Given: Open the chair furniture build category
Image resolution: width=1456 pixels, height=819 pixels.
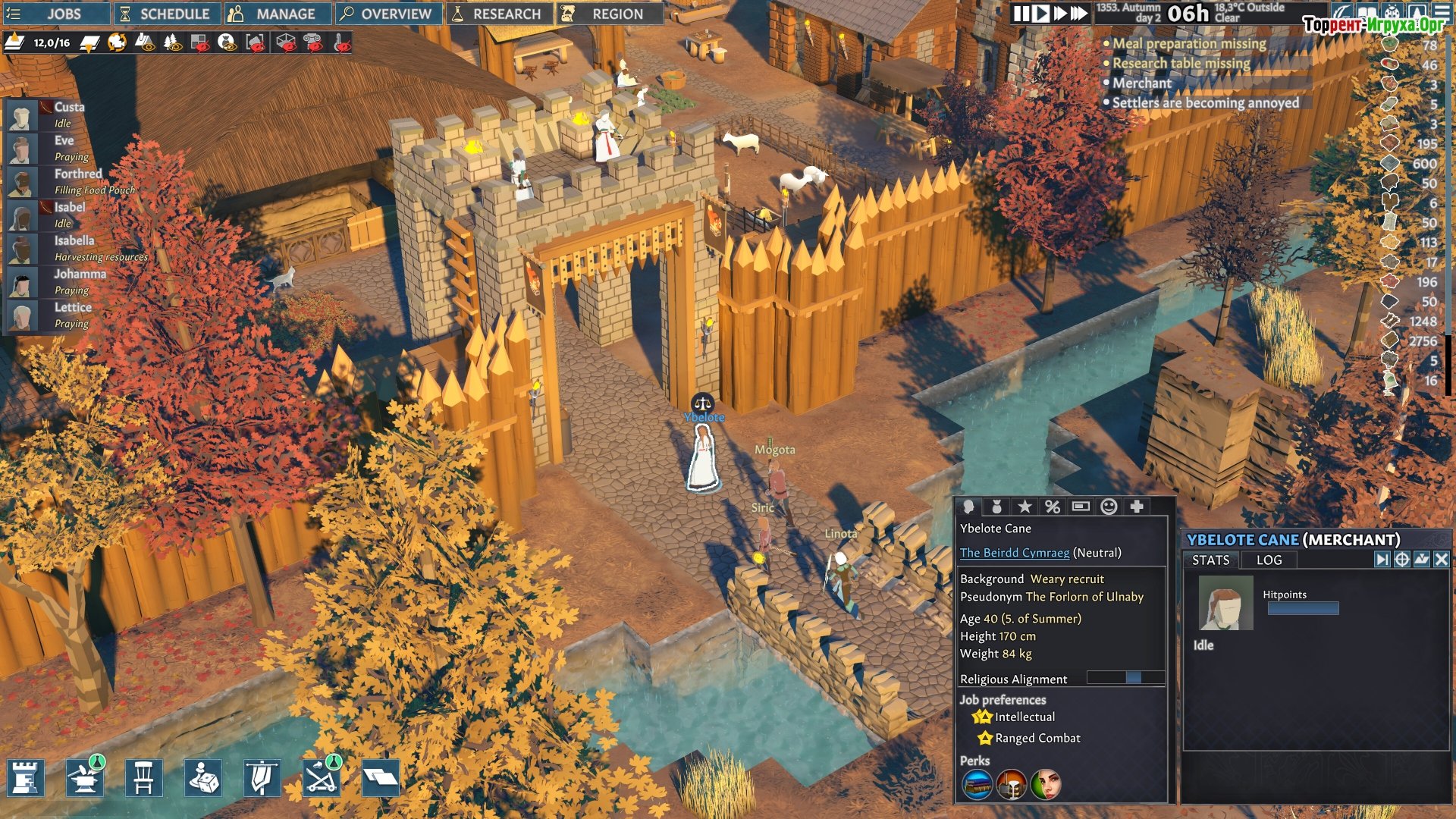Looking at the screenshot, I should point(144,778).
